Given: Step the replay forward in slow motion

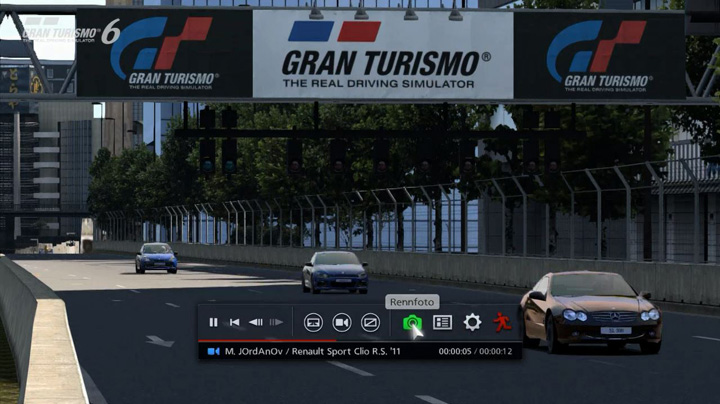Looking at the screenshot, I should click(276, 322).
